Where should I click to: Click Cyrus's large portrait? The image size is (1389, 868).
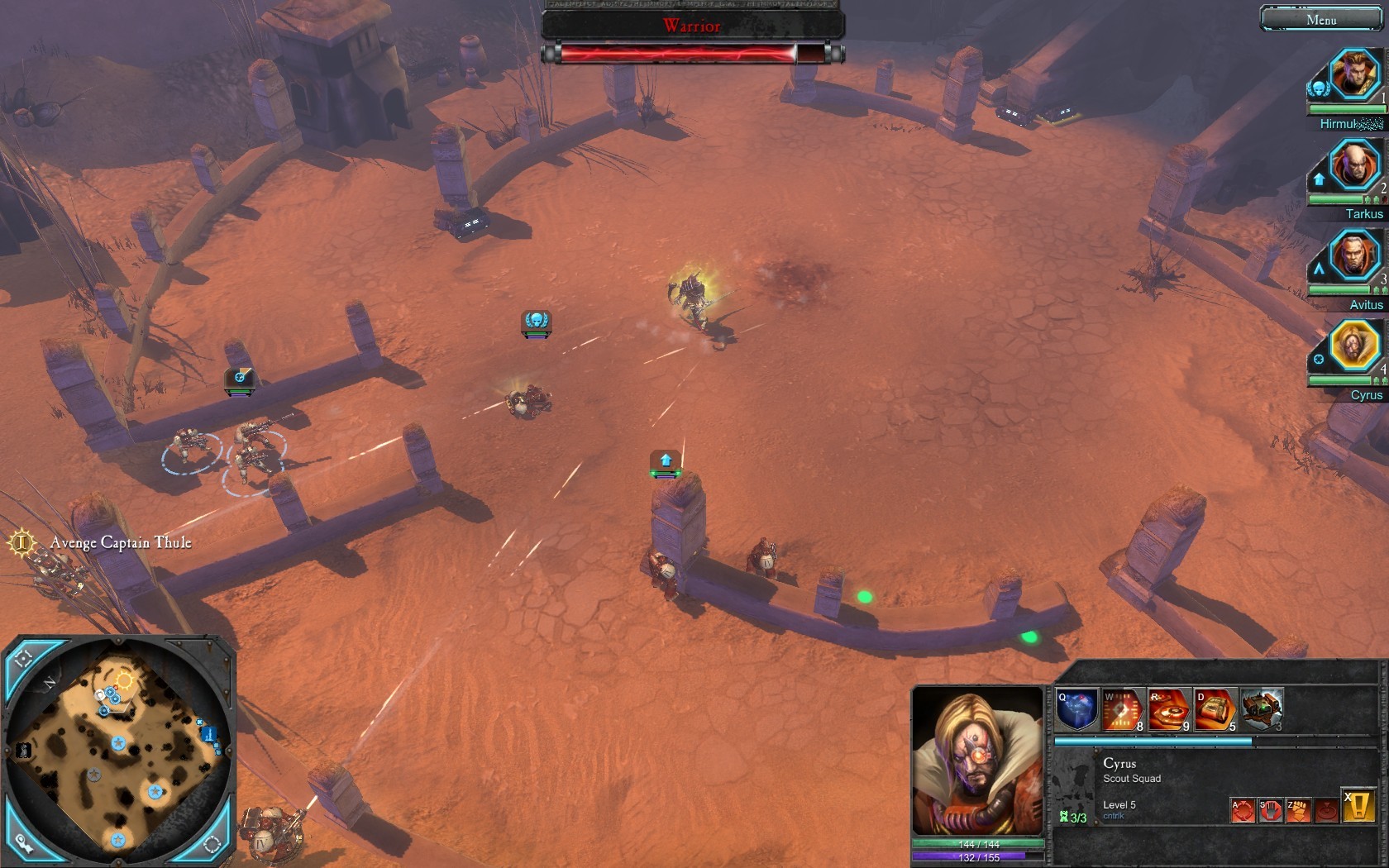(977, 761)
